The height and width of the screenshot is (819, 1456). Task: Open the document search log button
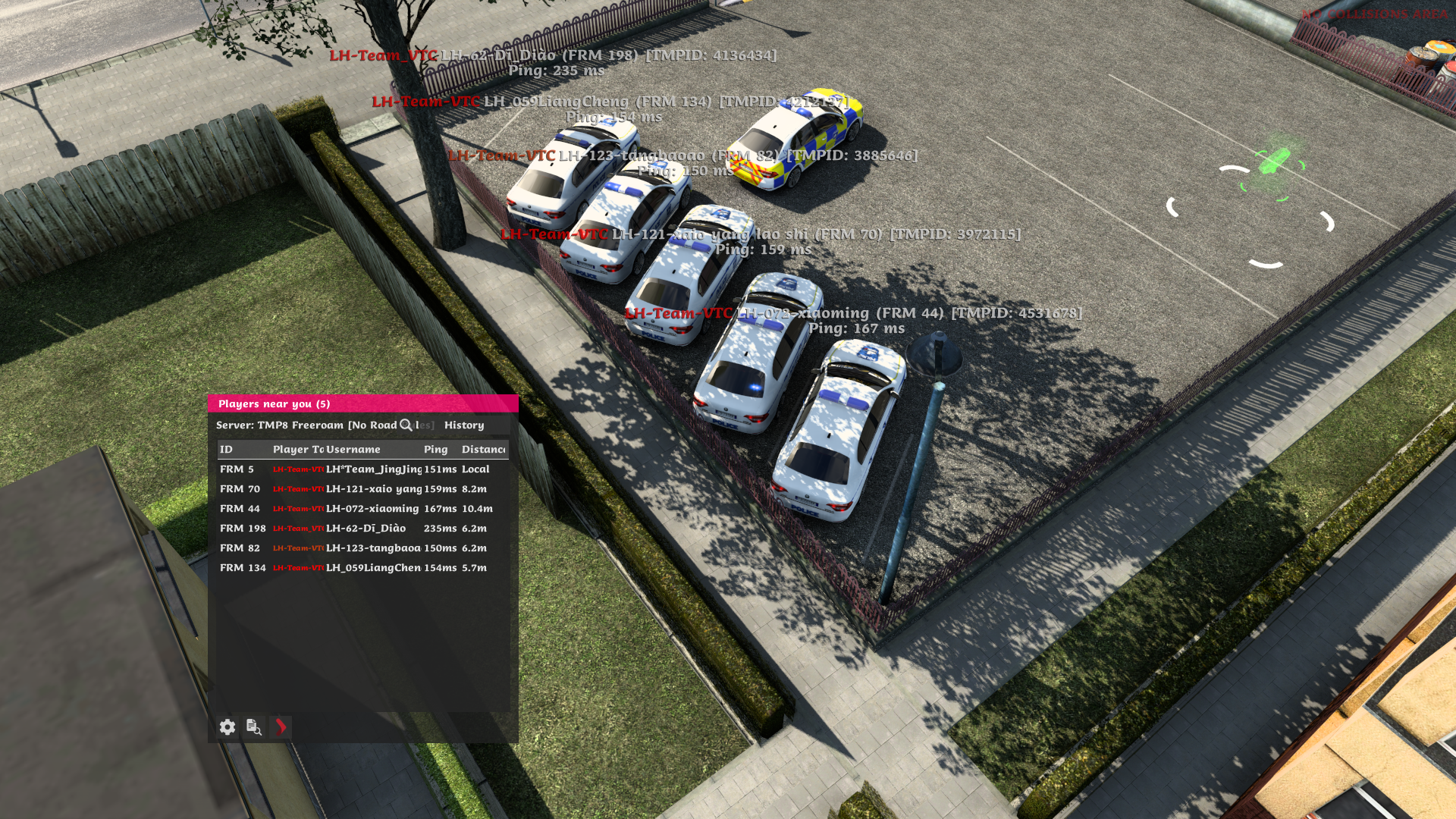click(254, 727)
